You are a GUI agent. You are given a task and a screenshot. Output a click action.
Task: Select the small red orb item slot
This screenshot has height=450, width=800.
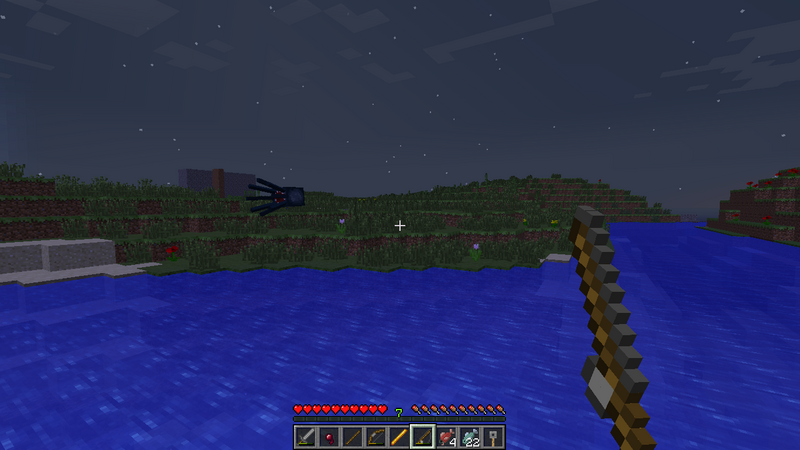(x=329, y=437)
